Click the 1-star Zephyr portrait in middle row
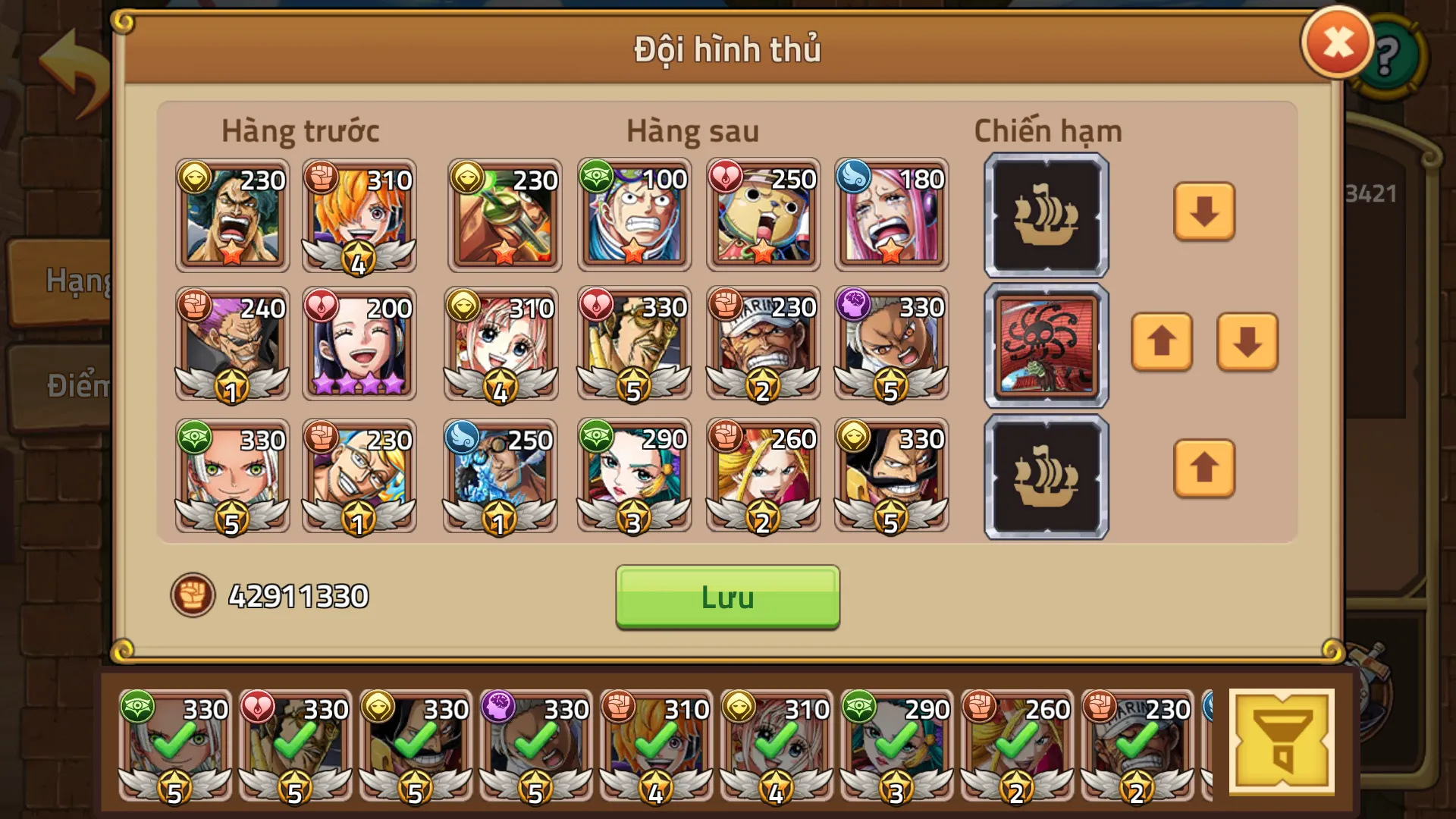Image resolution: width=1456 pixels, height=819 pixels. pyautogui.click(x=231, y=344)
